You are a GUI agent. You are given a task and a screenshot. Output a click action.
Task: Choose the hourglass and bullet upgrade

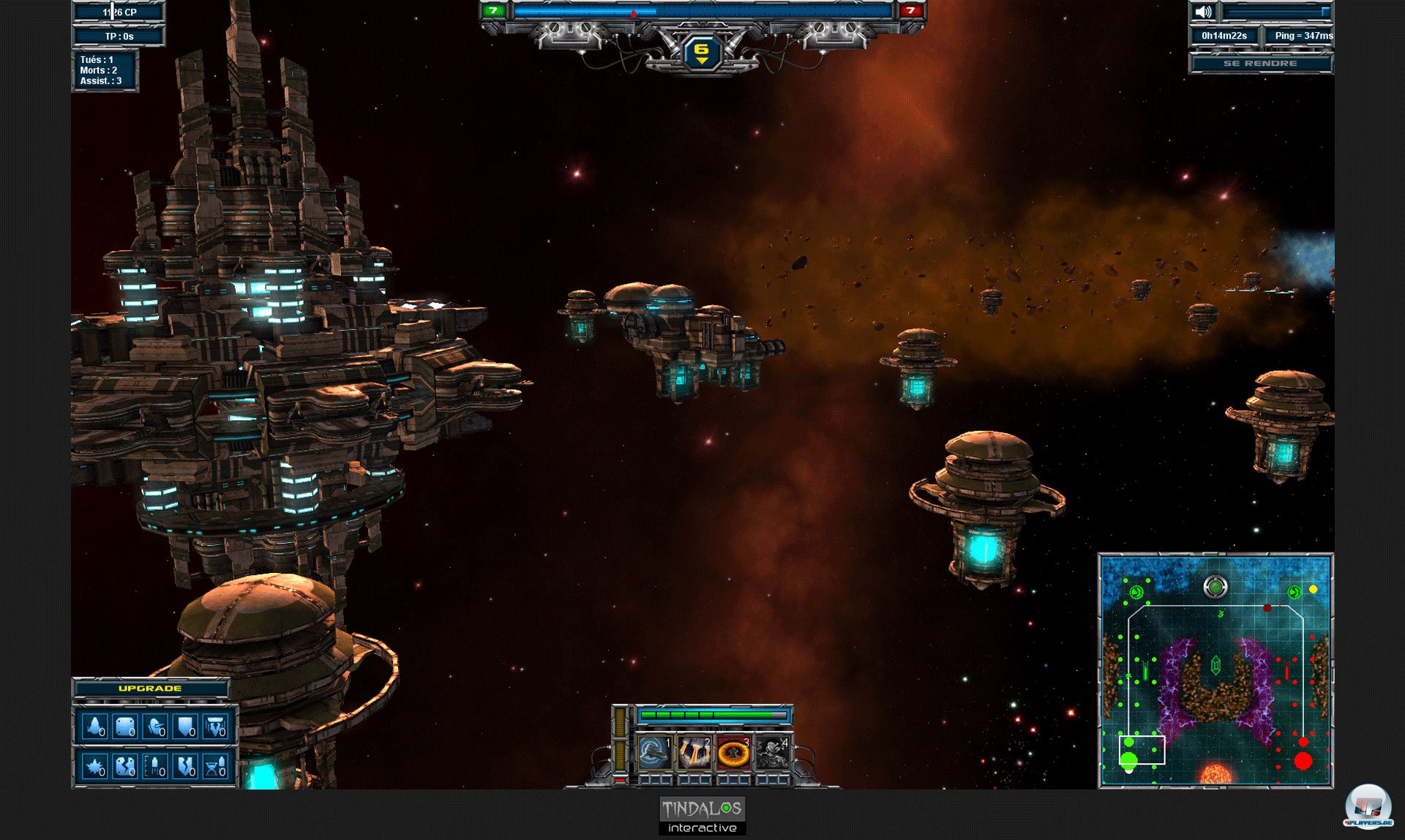coord(215,766)
